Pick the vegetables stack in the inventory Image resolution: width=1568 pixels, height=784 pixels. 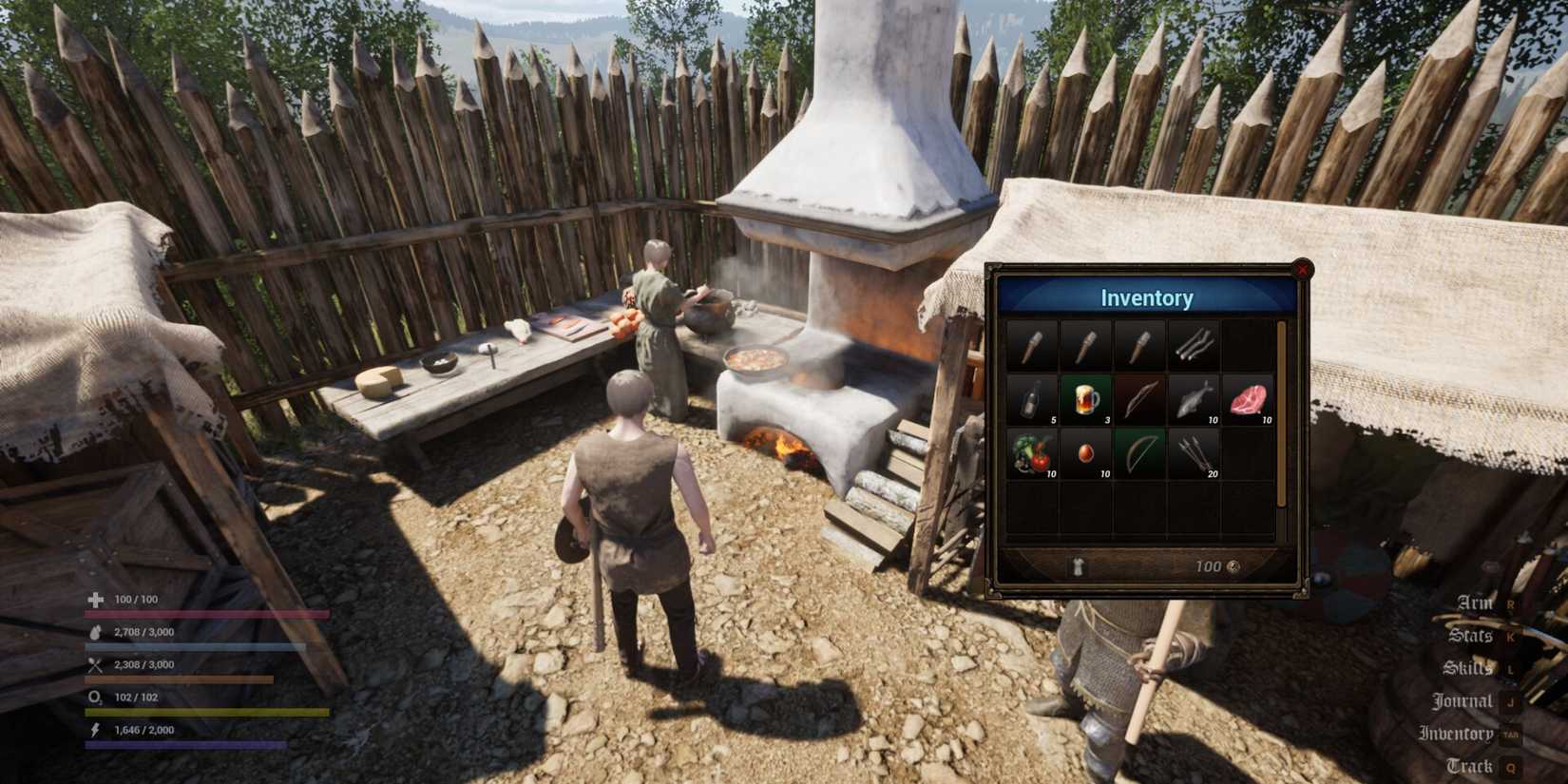click(x=1031, y=454)
